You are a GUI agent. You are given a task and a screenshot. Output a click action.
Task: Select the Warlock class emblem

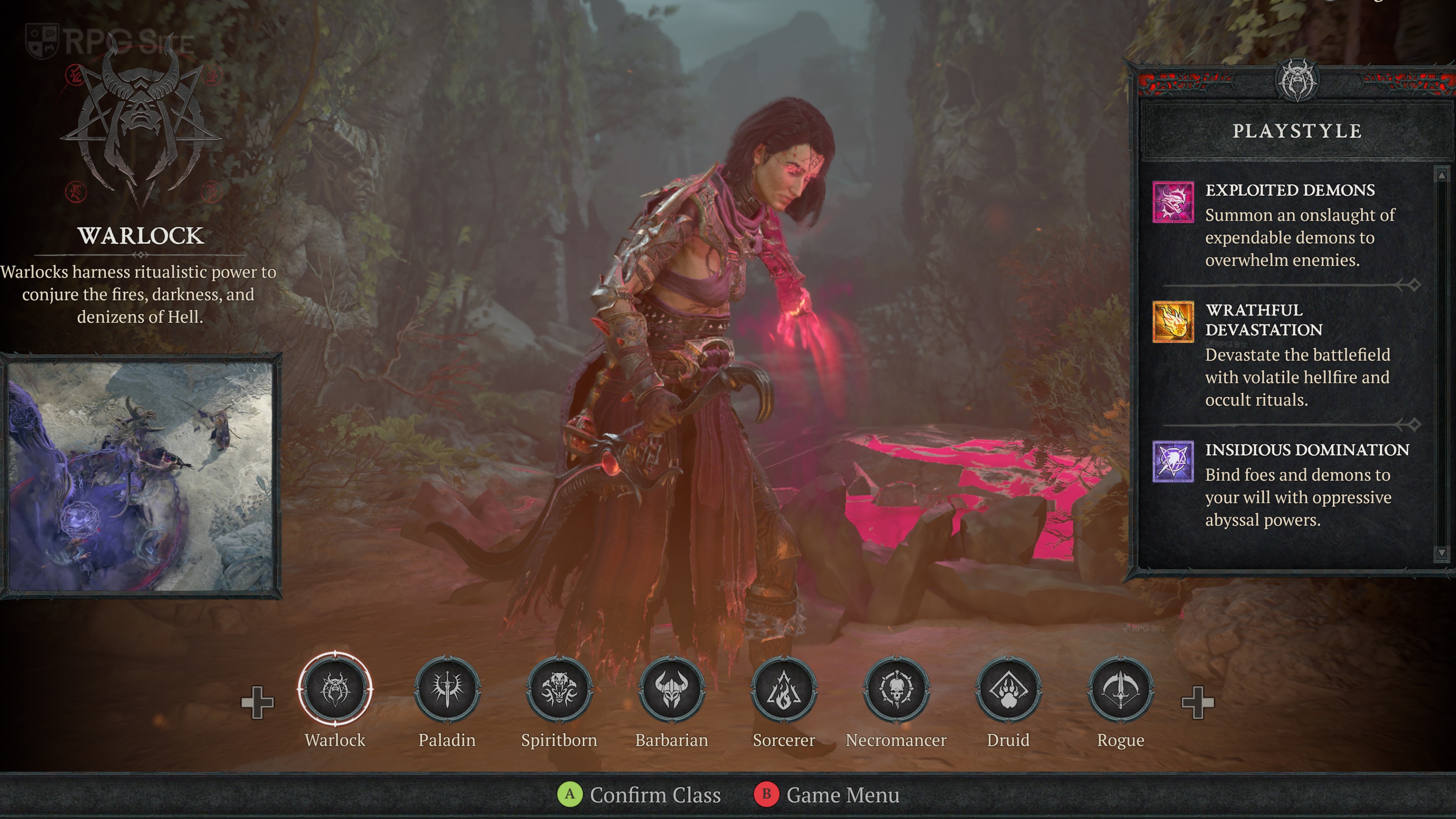point(335,689)
